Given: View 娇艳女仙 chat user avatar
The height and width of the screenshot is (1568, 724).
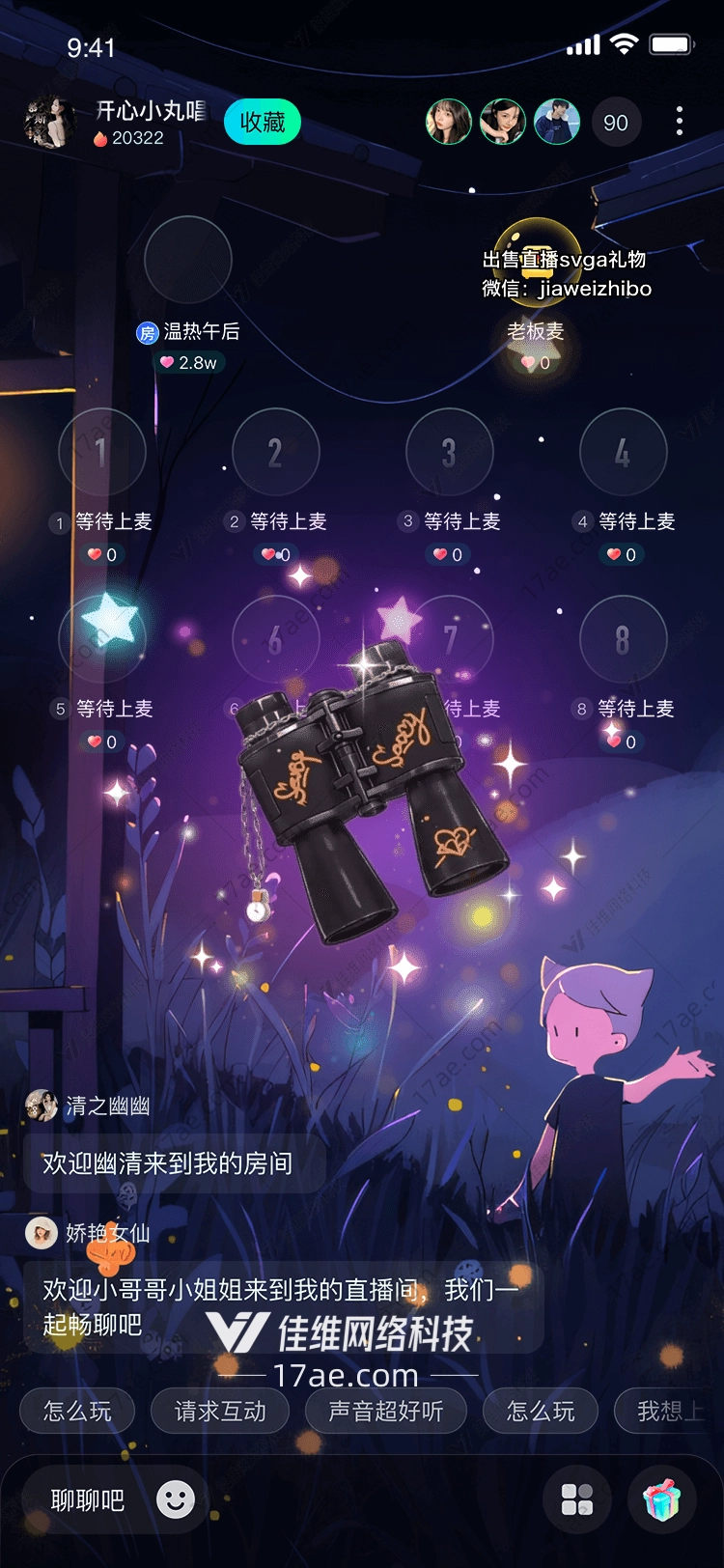Looking at the screenshot, I should [x=42, y=1233].
